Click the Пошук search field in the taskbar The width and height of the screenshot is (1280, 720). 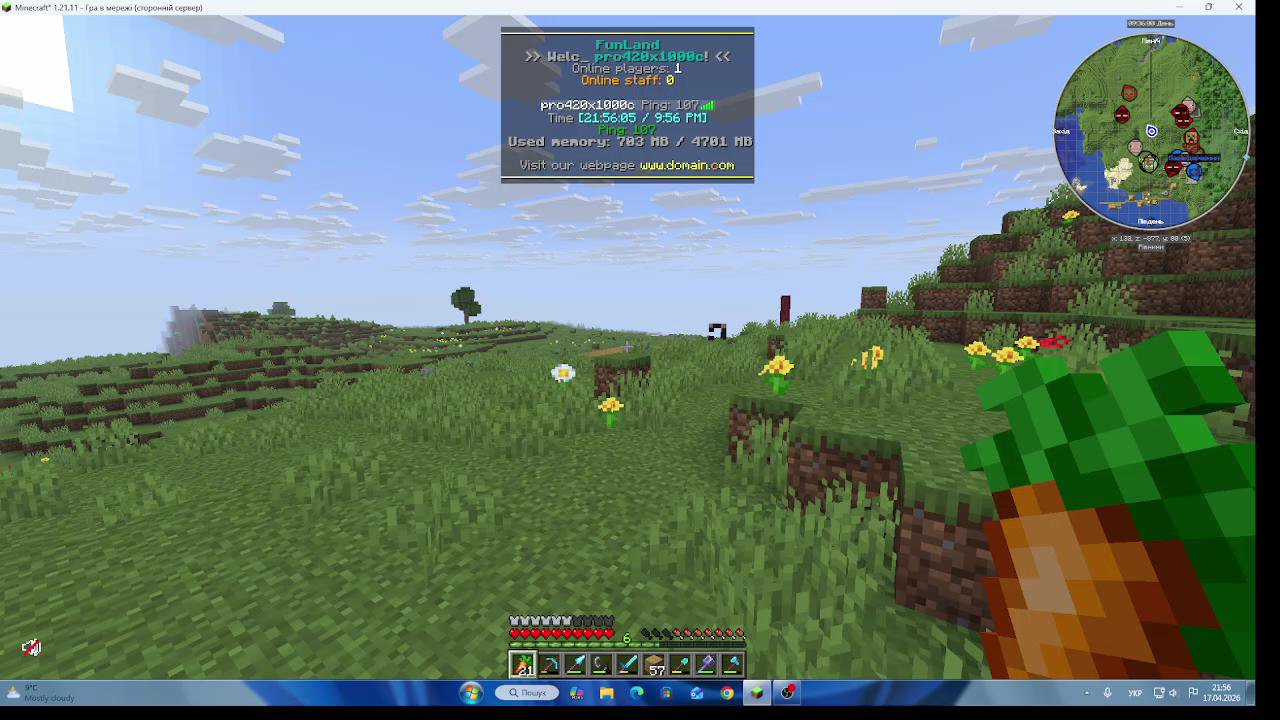click(x=530, y=692)
